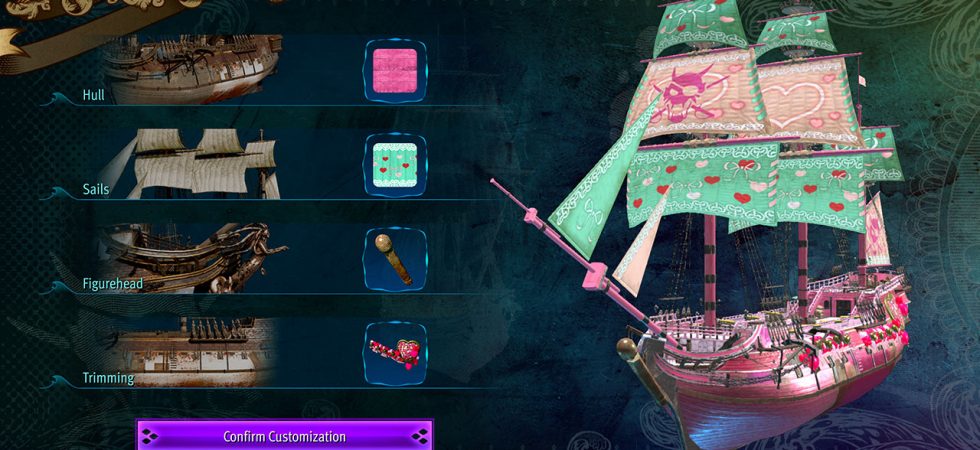
Task: Choose the Figurehead customization row
Action: (x=190, y=258)
